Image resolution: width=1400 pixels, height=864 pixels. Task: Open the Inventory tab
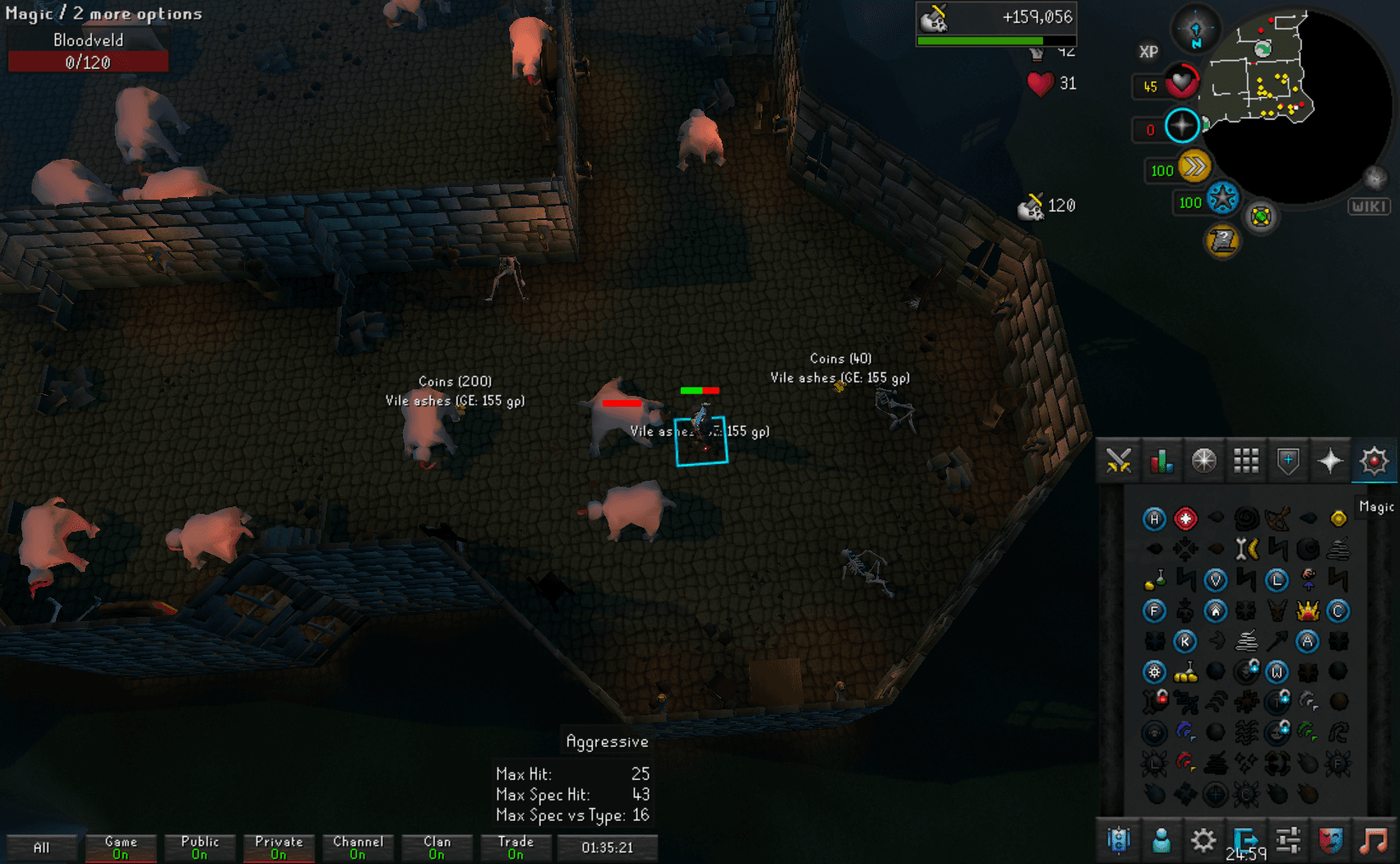coord(1244,461)
